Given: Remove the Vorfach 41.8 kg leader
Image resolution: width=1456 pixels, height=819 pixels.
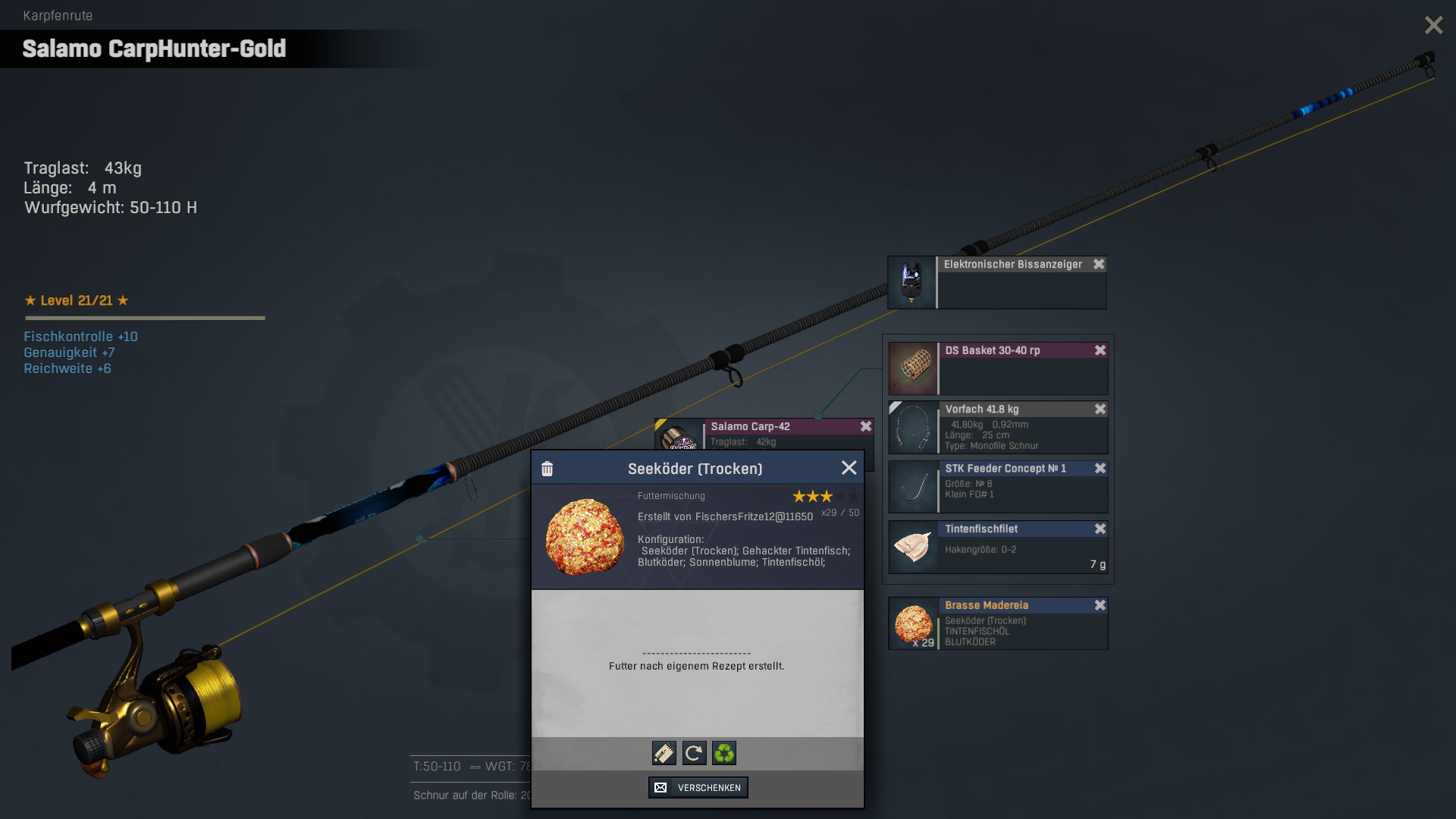Looking at the screenshot, I should (x=1100, y=409).
